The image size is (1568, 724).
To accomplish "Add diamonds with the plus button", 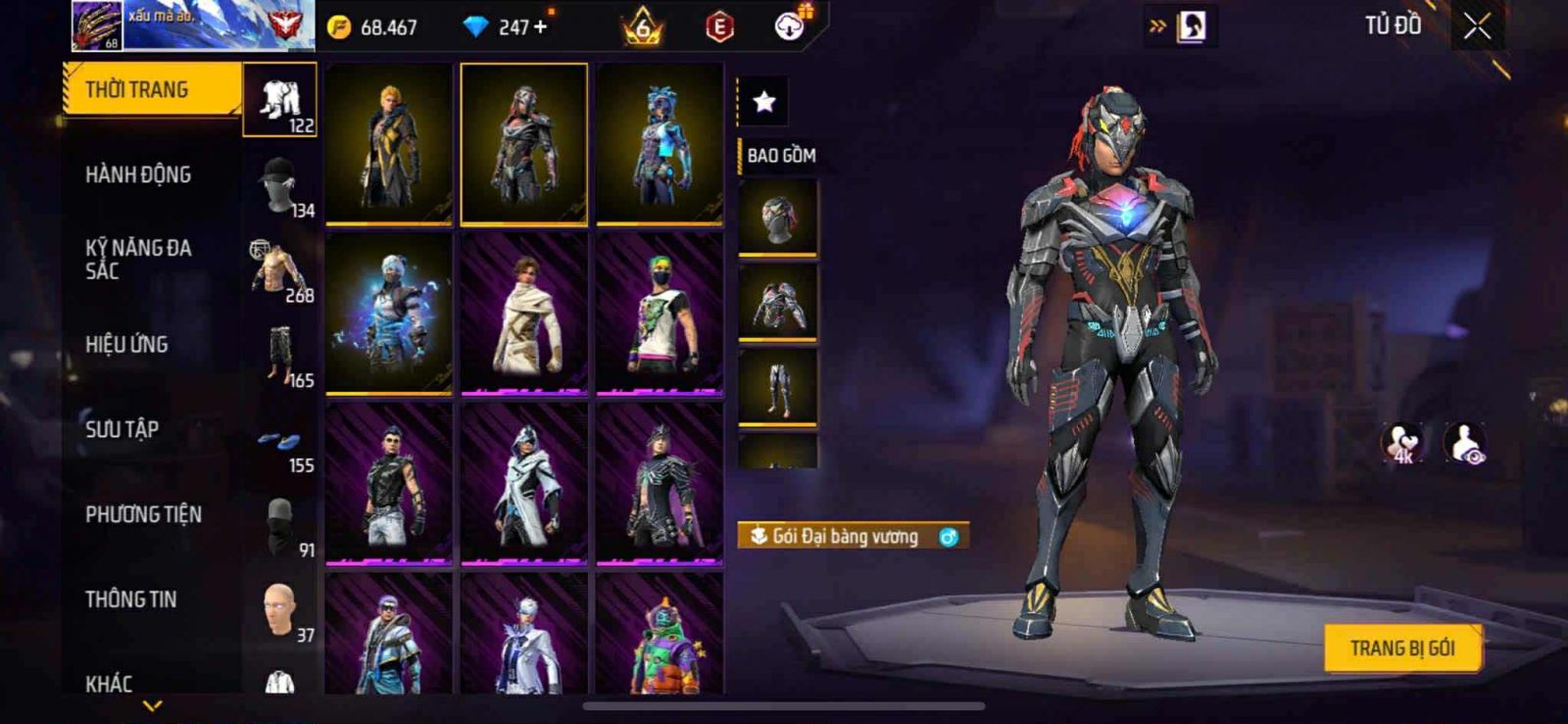I will (540, 27).
